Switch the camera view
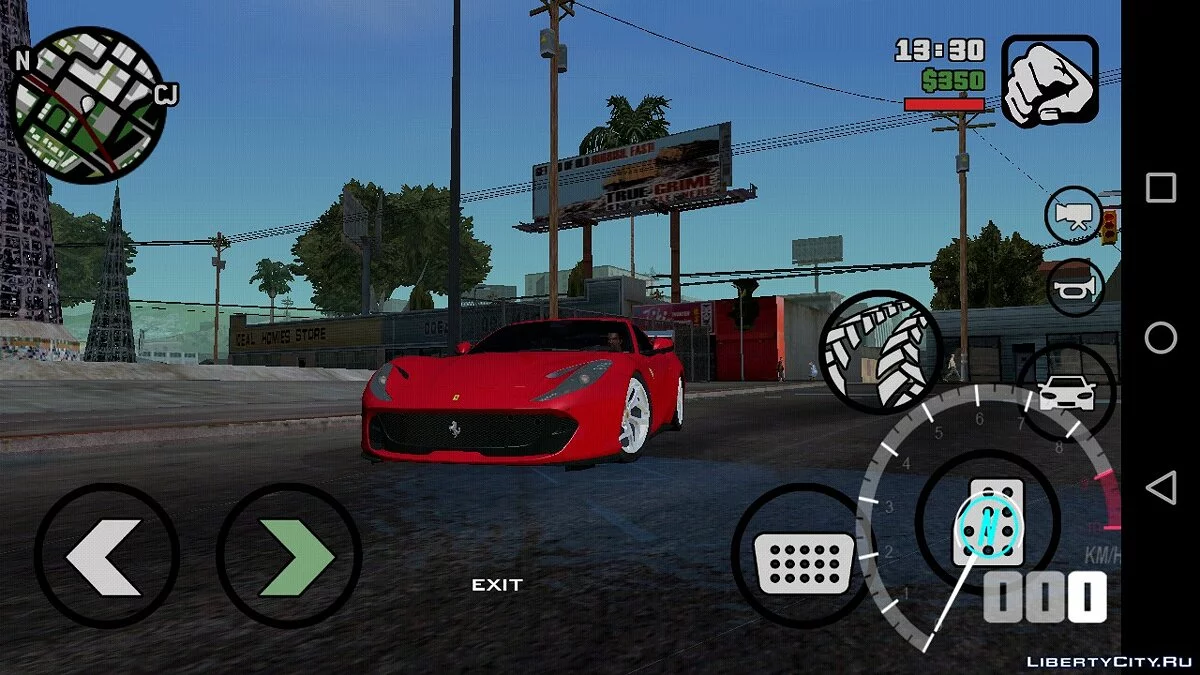1200x675 pixels. (1074, 216)
